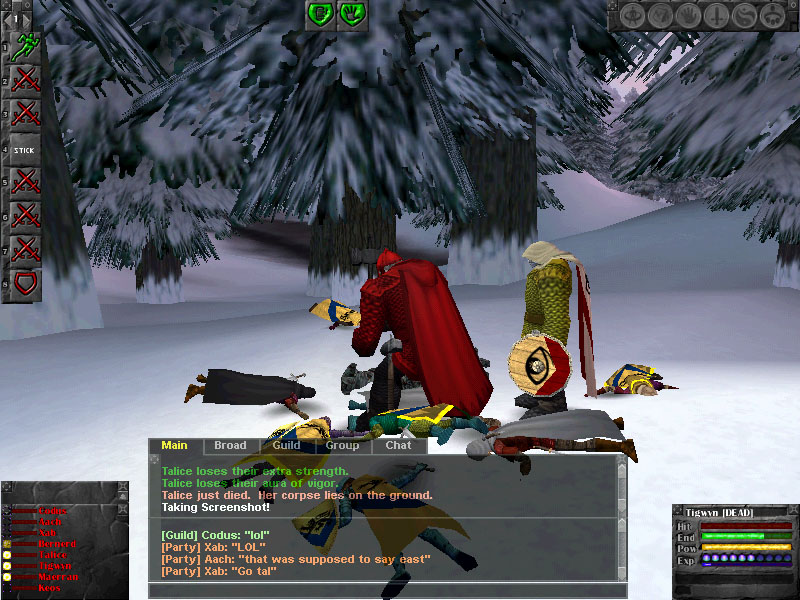Select Keos in the group list
800x600 pixels.
[48, 588]
